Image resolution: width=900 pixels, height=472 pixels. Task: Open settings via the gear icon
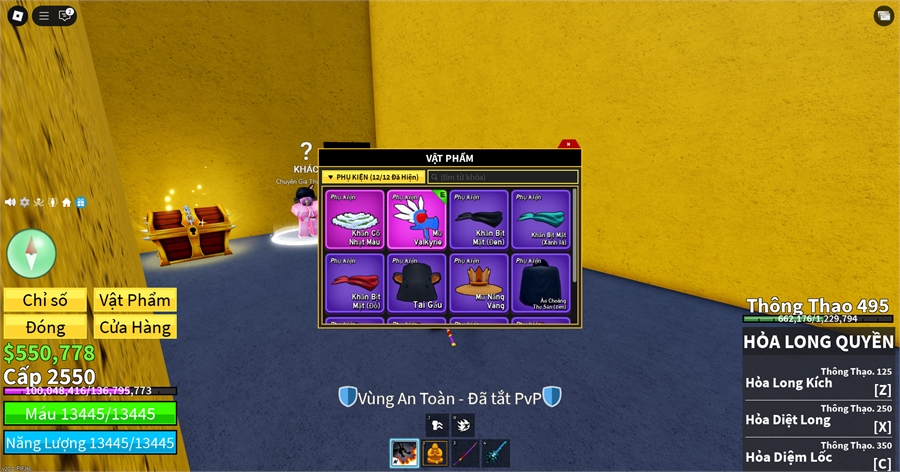click(25, 202)
